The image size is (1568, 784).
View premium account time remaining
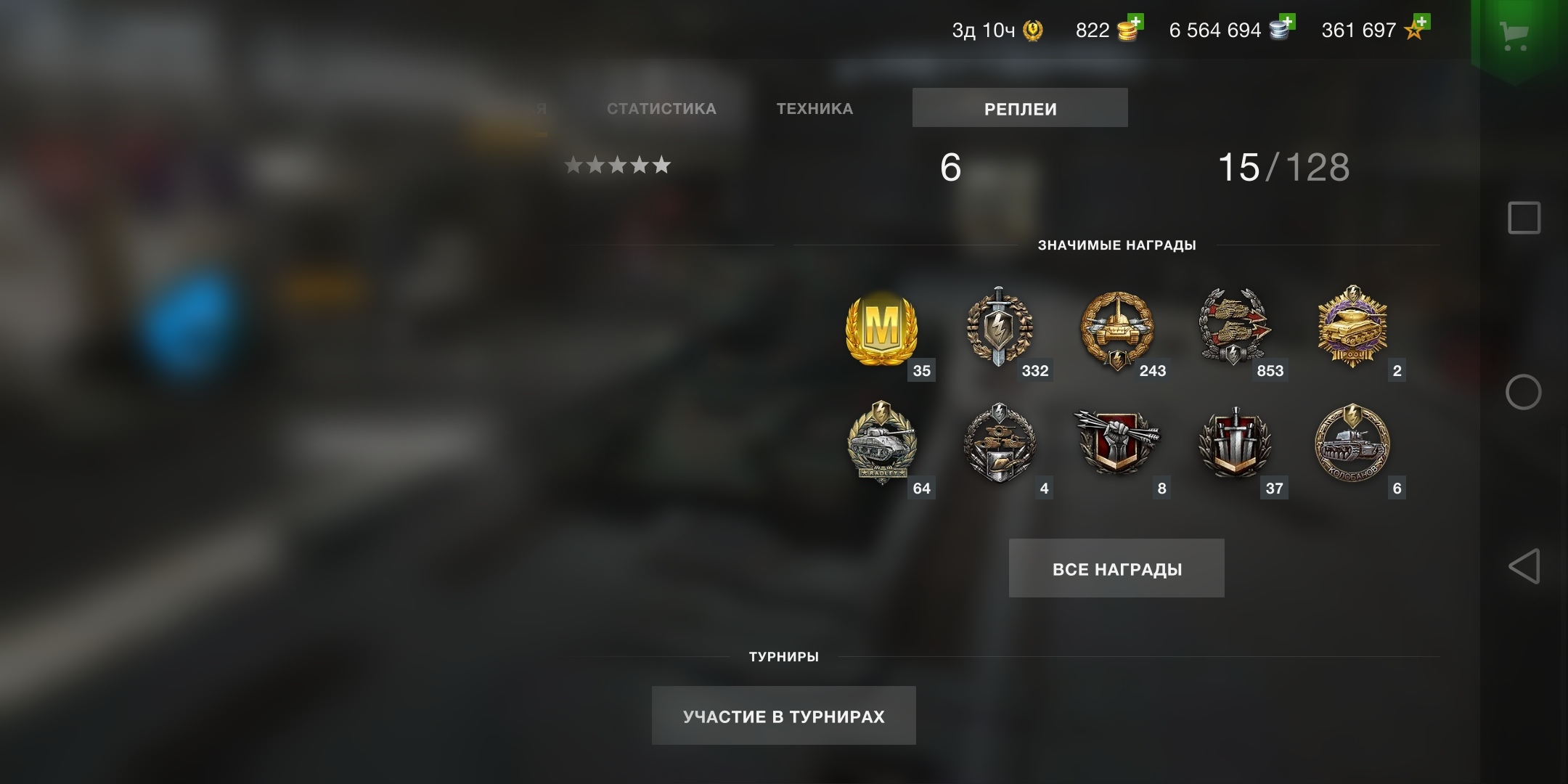click(996, 30)
